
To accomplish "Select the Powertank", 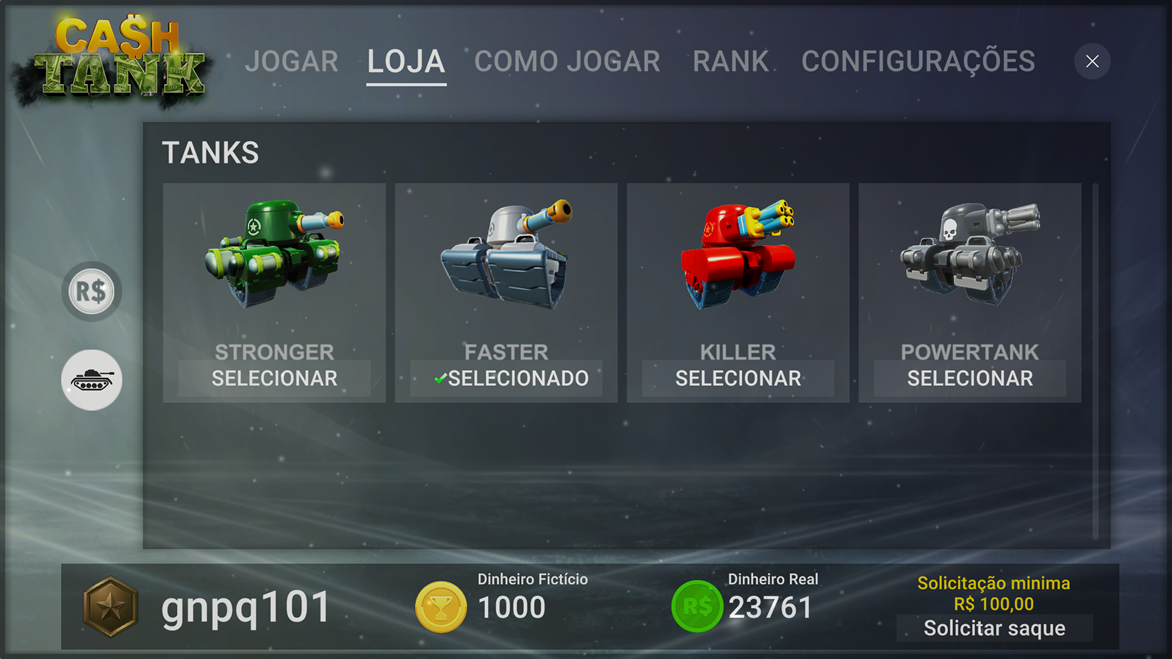I will tap(970, 379).
